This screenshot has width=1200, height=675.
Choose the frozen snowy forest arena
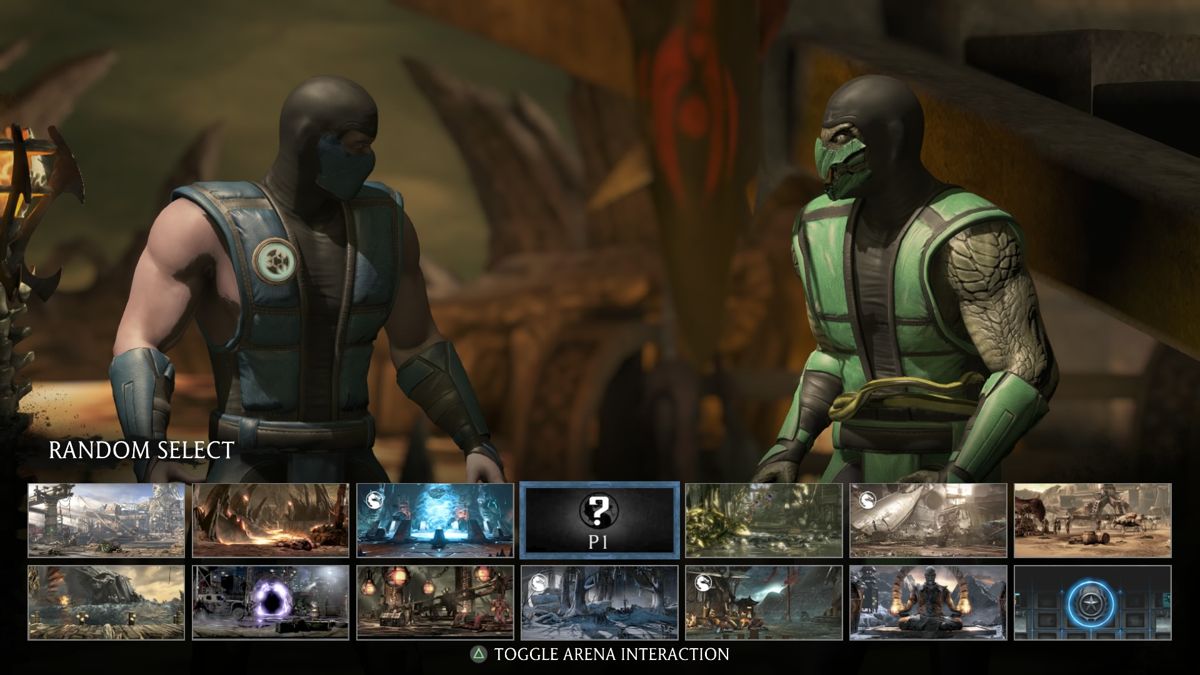tap(600, 602)
